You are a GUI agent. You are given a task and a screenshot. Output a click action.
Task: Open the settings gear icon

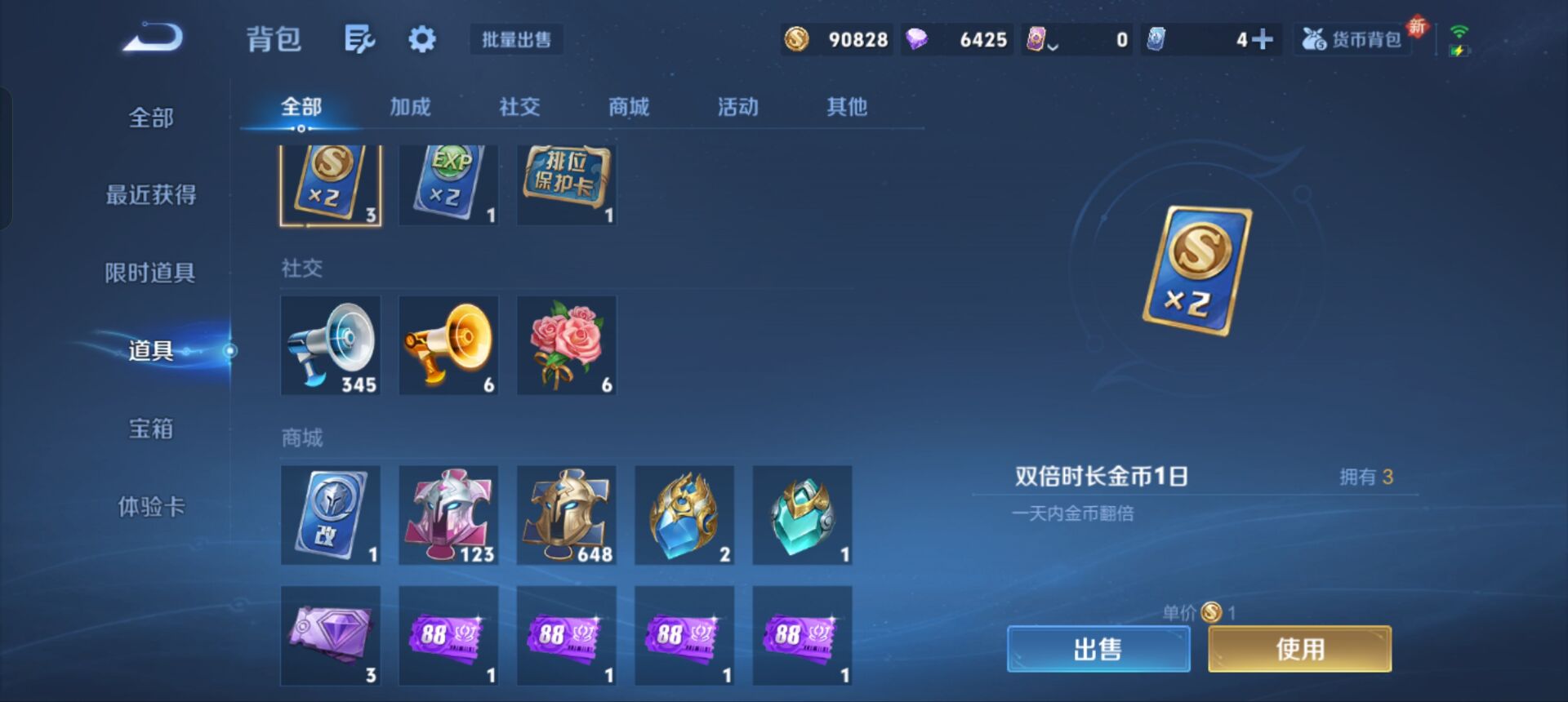(x=421, y=39)
